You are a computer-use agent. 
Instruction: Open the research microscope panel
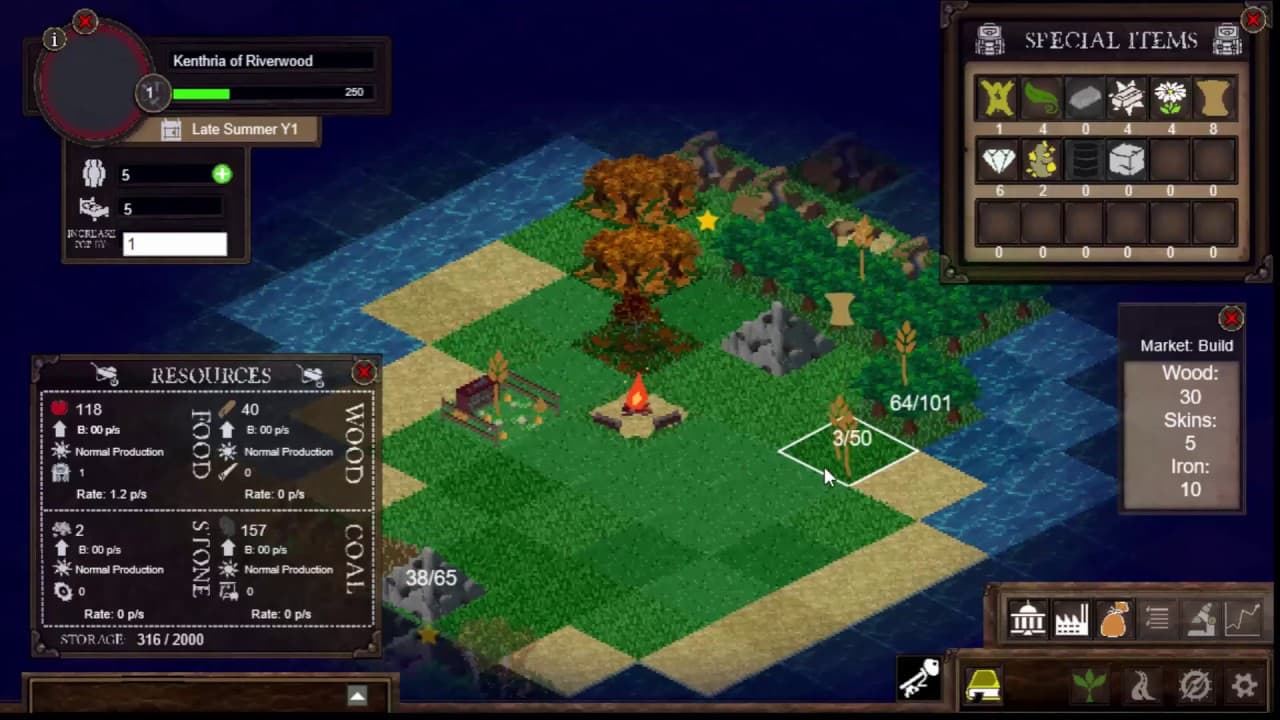pyautogui.click(x=1200, y=620)
